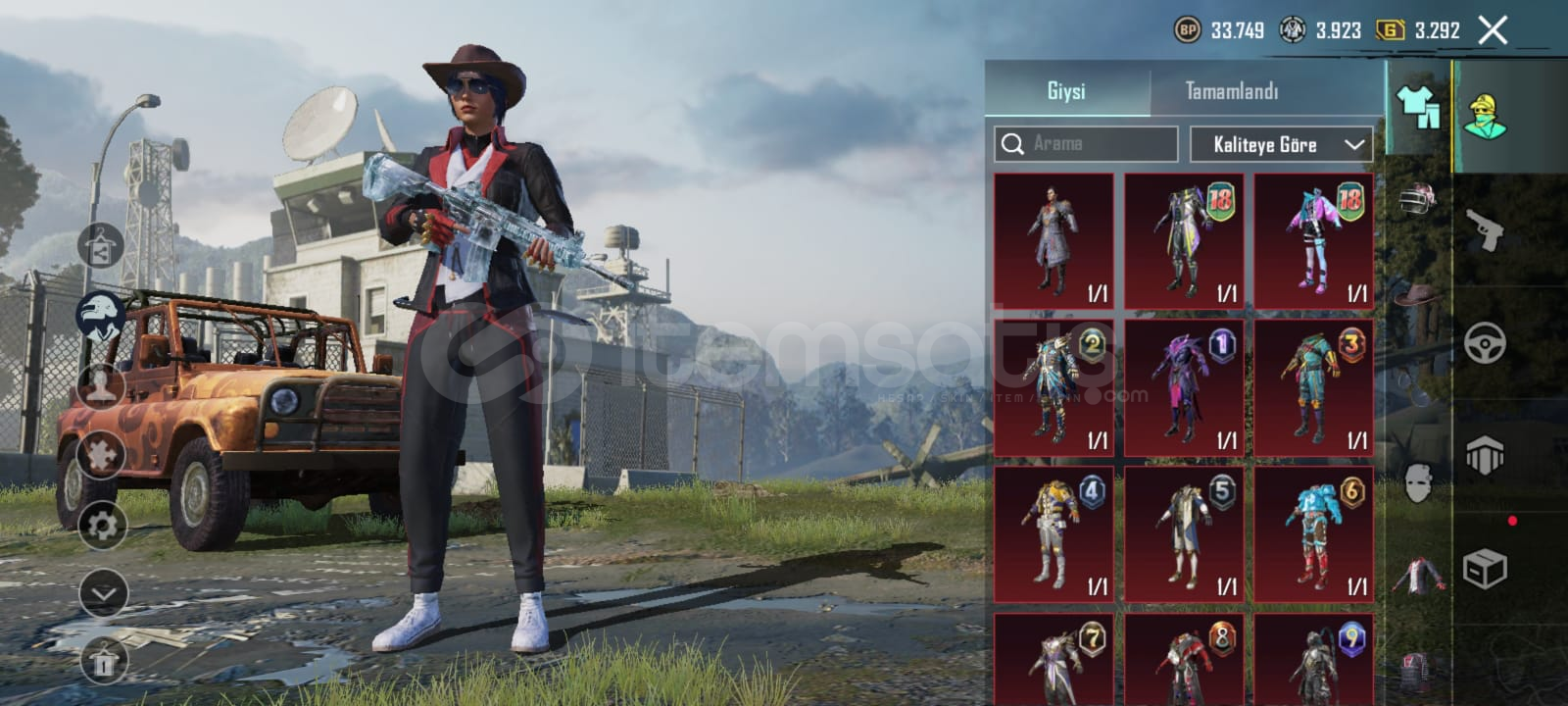
Task: Pick the outfit with badge number 4
Action: (x=1053, y=534)
